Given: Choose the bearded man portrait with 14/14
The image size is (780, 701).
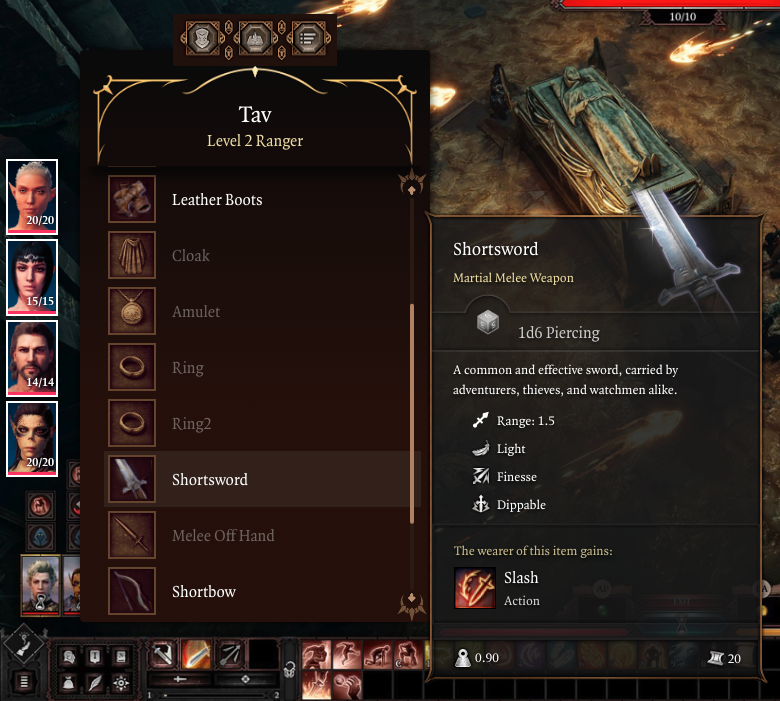Looking at the screenshot, I should click(x=32, y=356).
